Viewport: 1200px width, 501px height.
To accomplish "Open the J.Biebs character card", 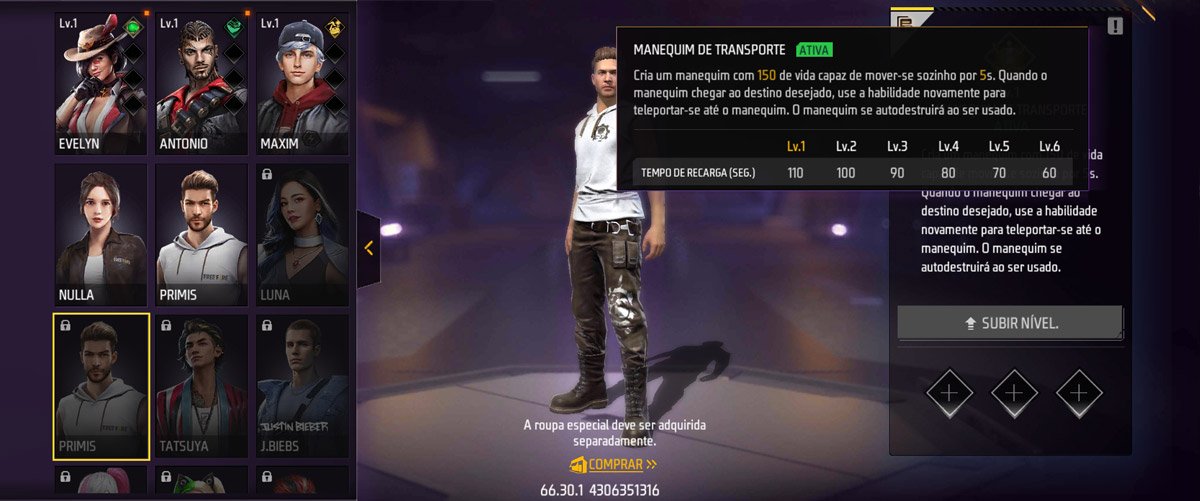I will tap(302, 386).
